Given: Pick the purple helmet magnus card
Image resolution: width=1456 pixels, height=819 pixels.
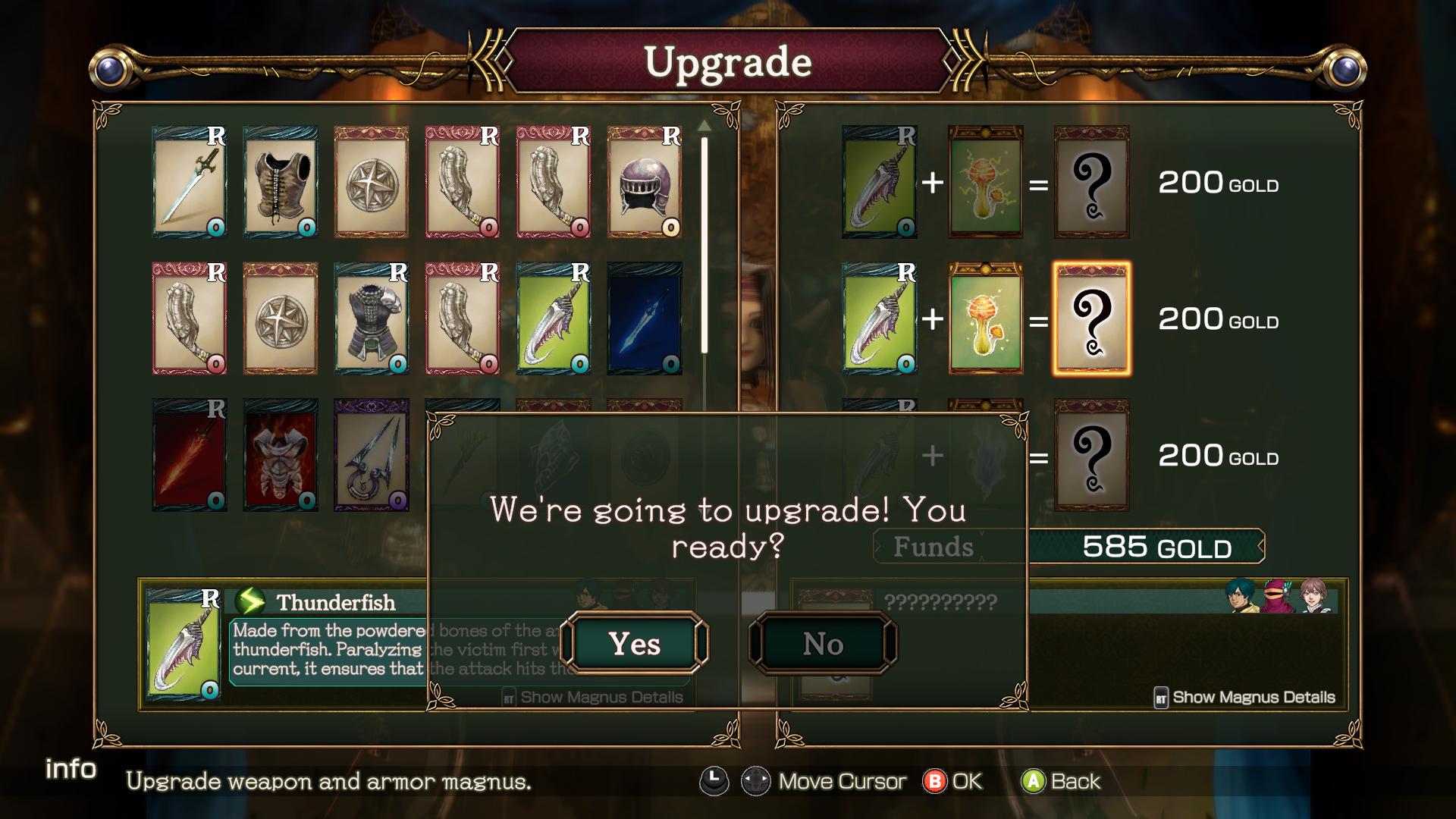Looking at the screenshot, I should [x=645, y=182].
